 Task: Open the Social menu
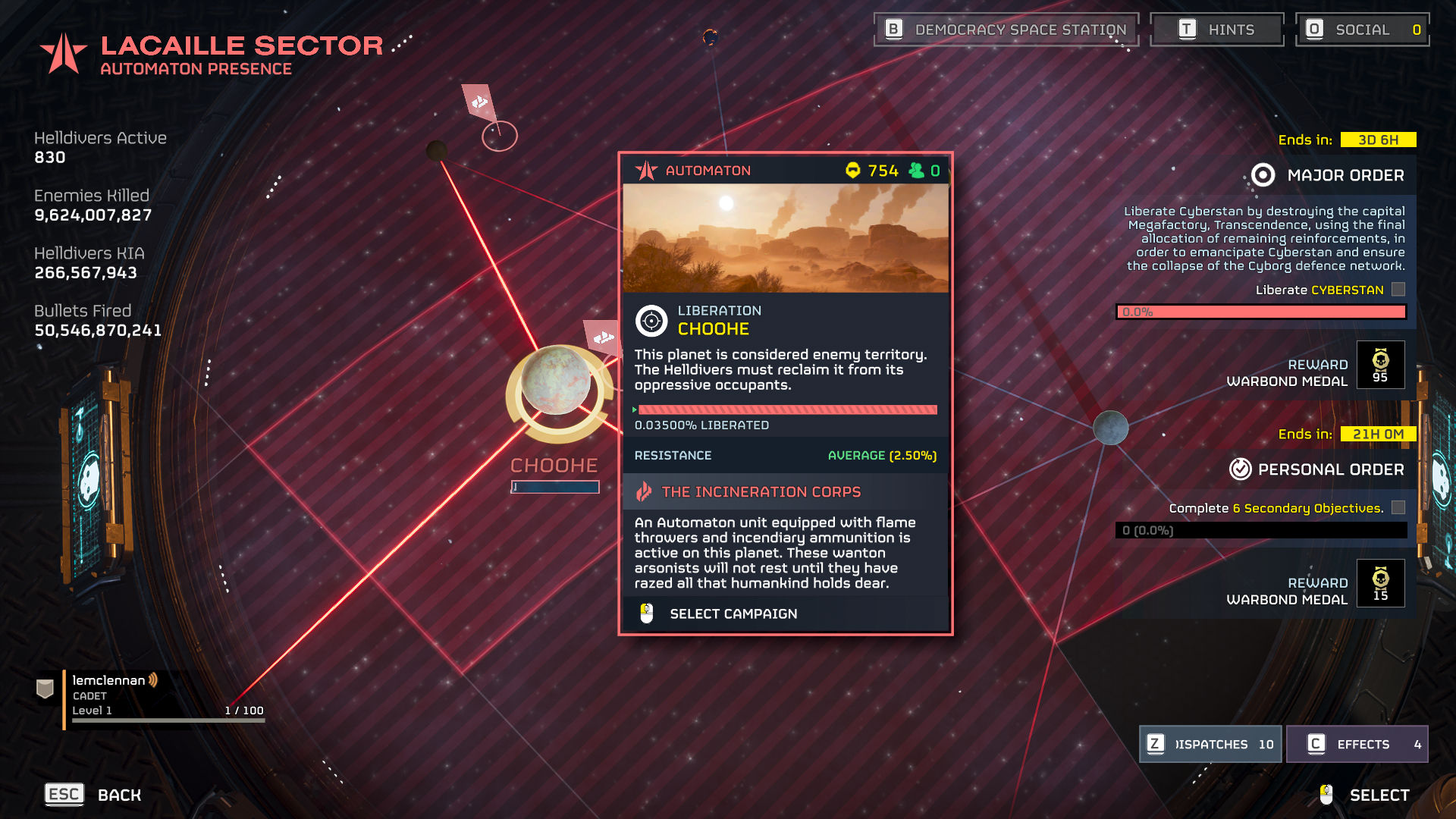[1362, 30]
